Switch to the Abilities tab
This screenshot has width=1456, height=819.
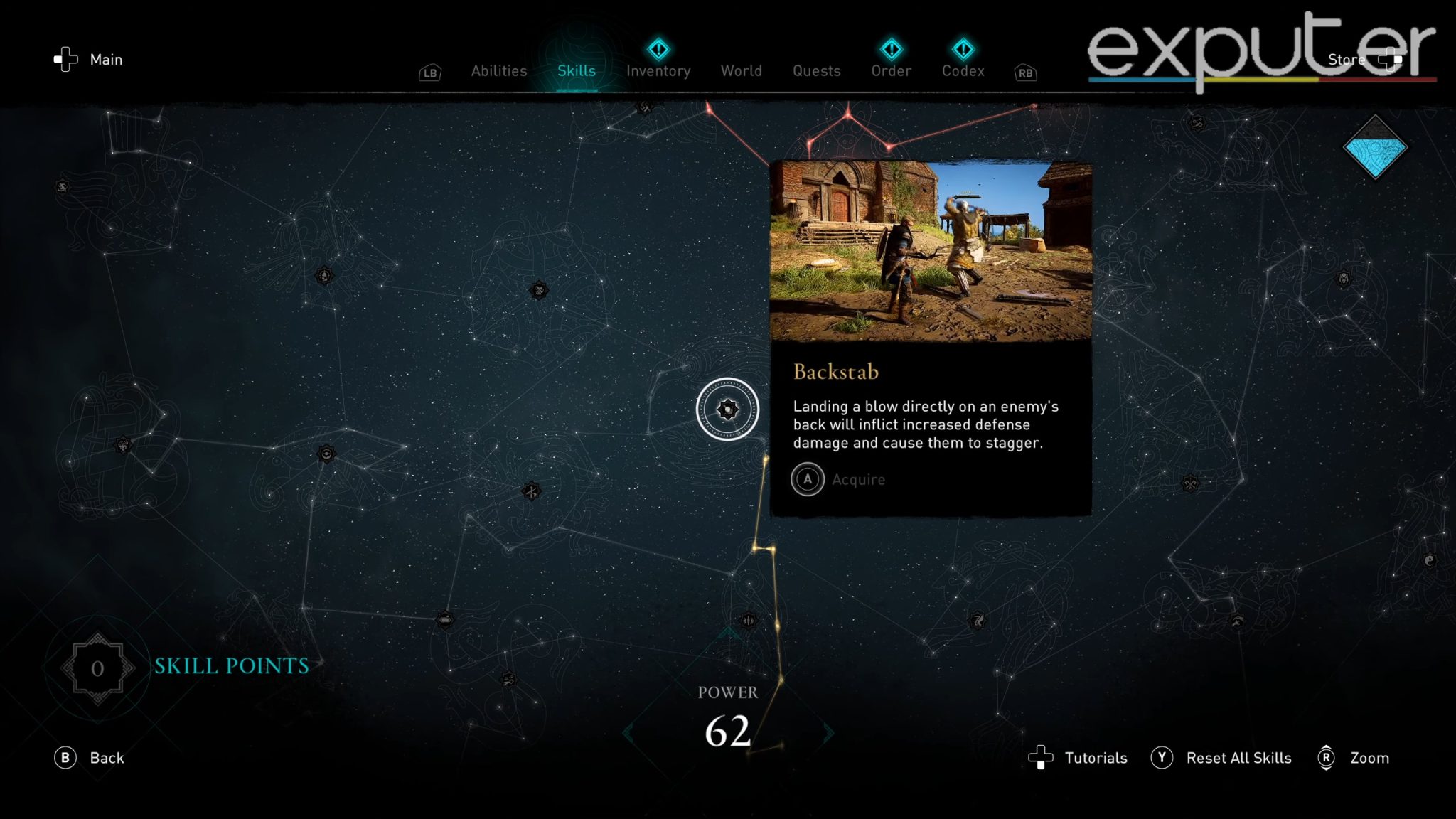coord(498,70)
